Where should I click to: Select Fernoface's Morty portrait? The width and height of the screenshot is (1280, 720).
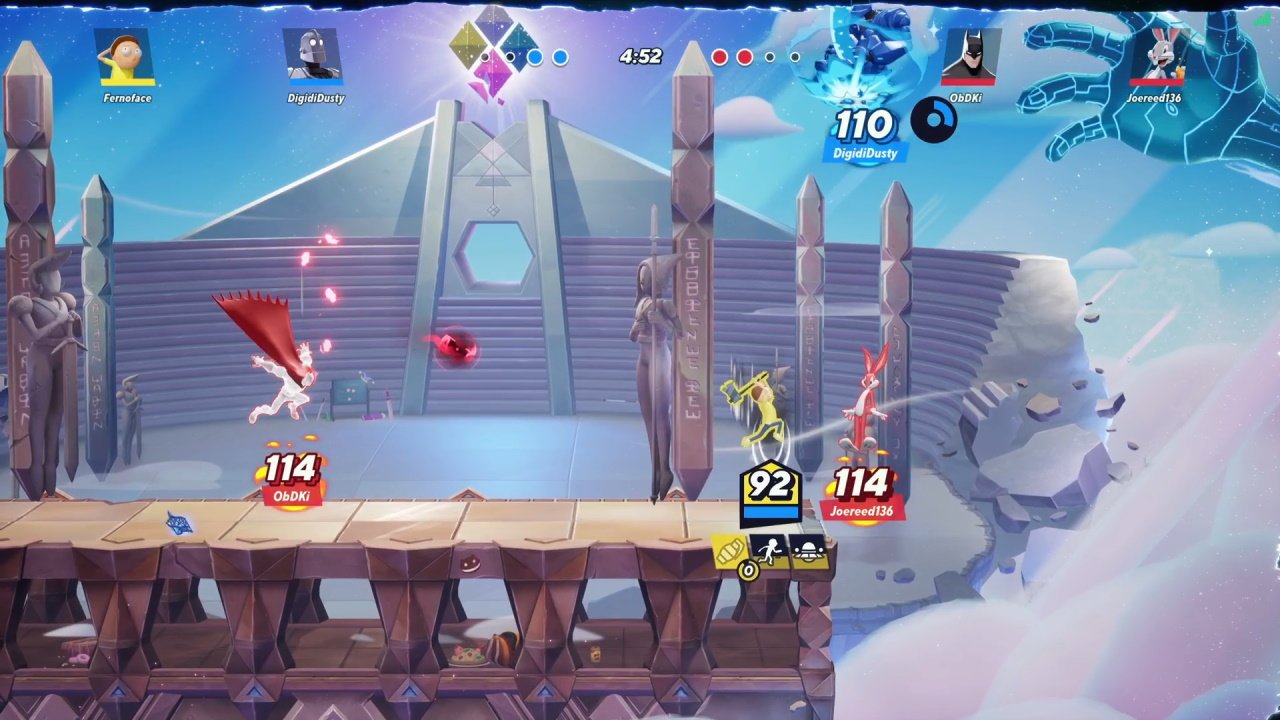tap(126, 57)
